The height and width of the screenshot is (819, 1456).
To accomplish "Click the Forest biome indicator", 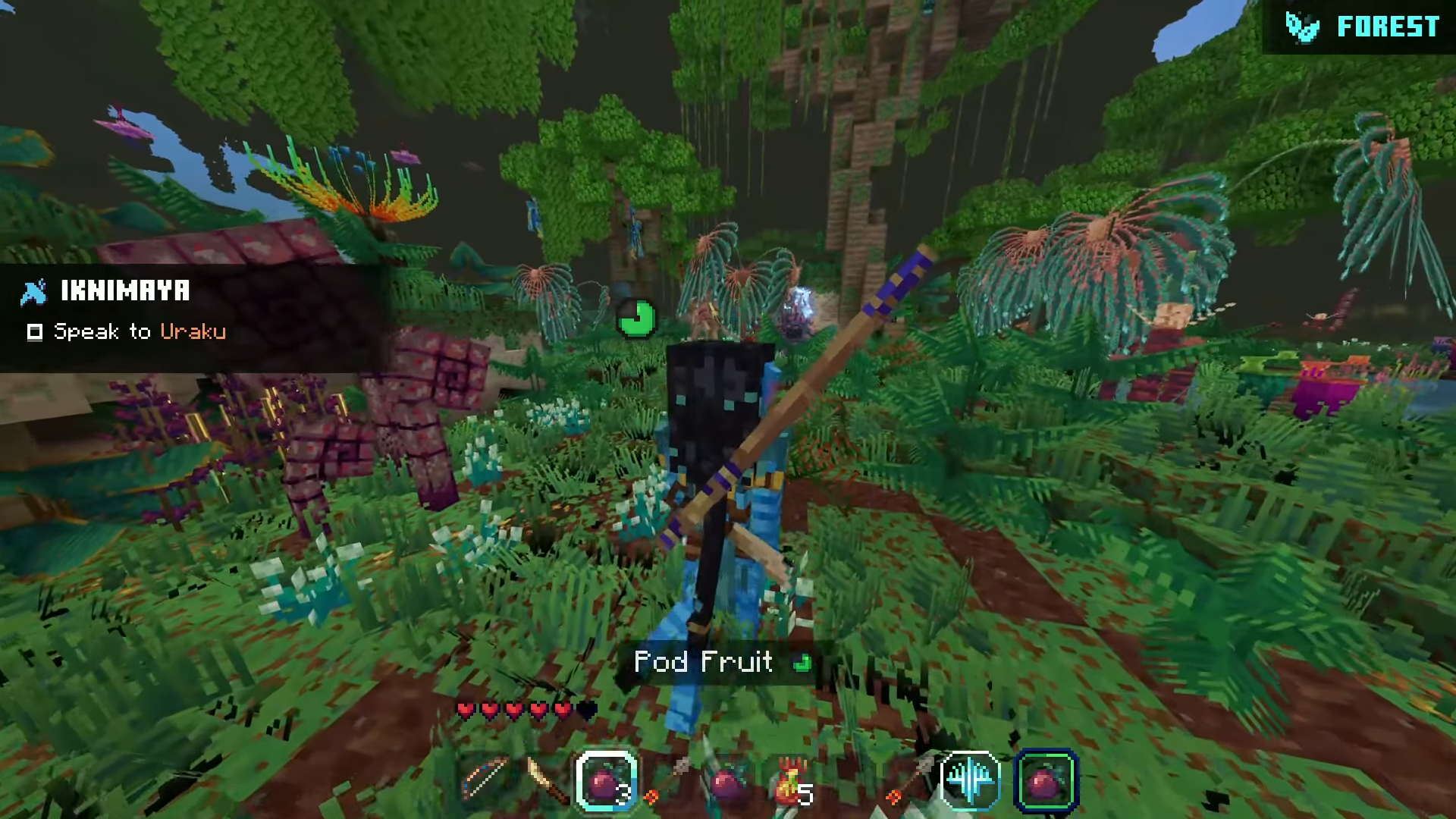I will pos(1363,27).
